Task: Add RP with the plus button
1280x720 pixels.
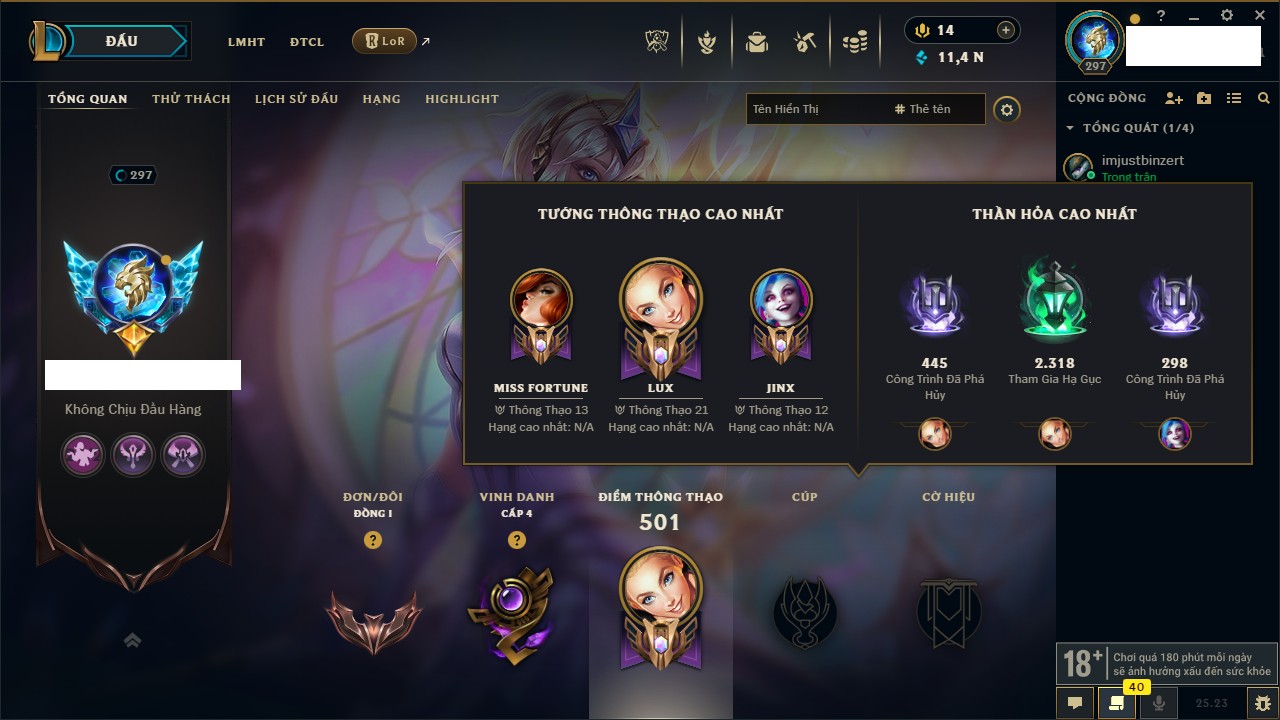Action: pos(1005,30)
